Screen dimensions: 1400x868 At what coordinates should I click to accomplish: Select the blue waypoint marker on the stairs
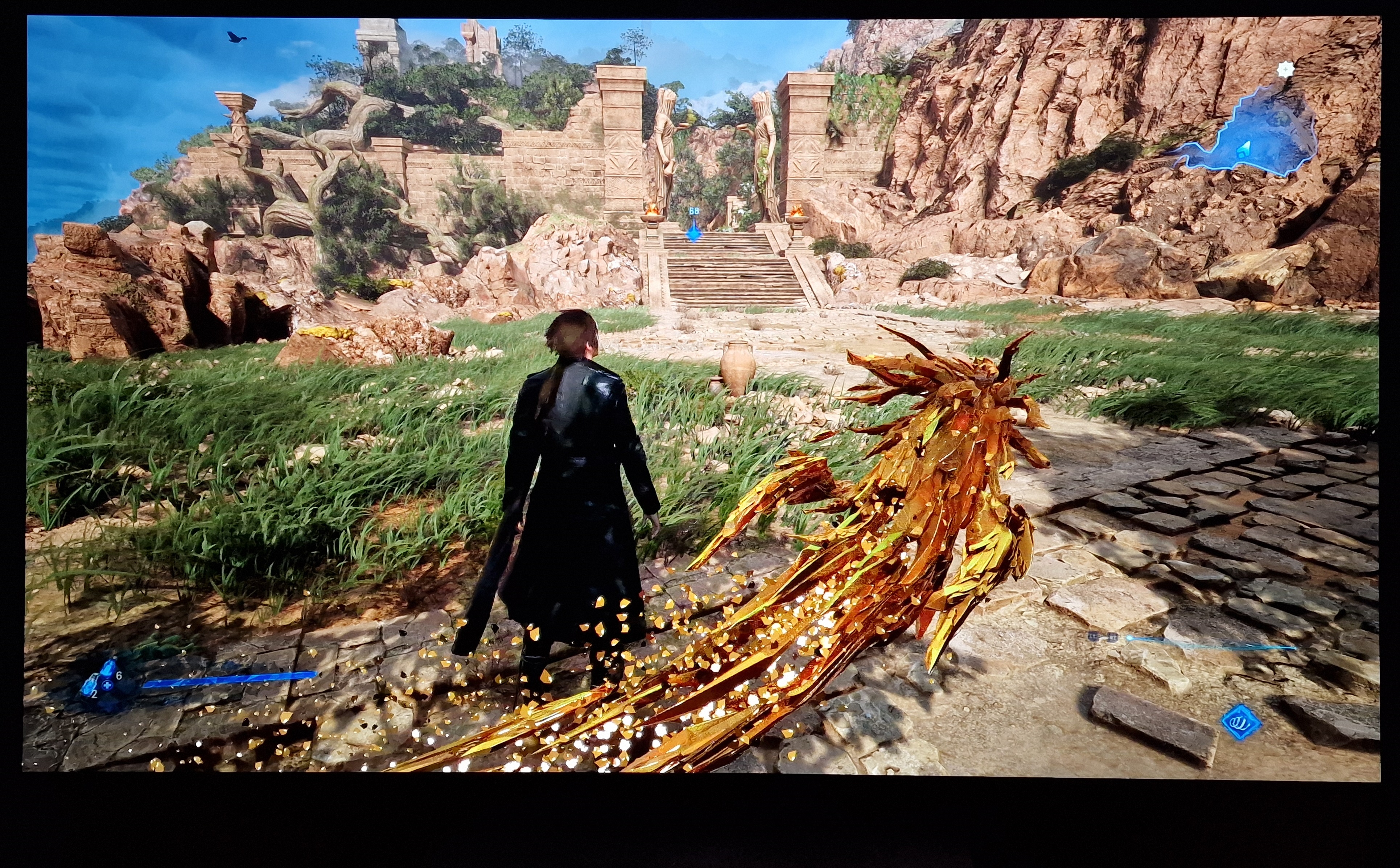[x=694, y=232]
